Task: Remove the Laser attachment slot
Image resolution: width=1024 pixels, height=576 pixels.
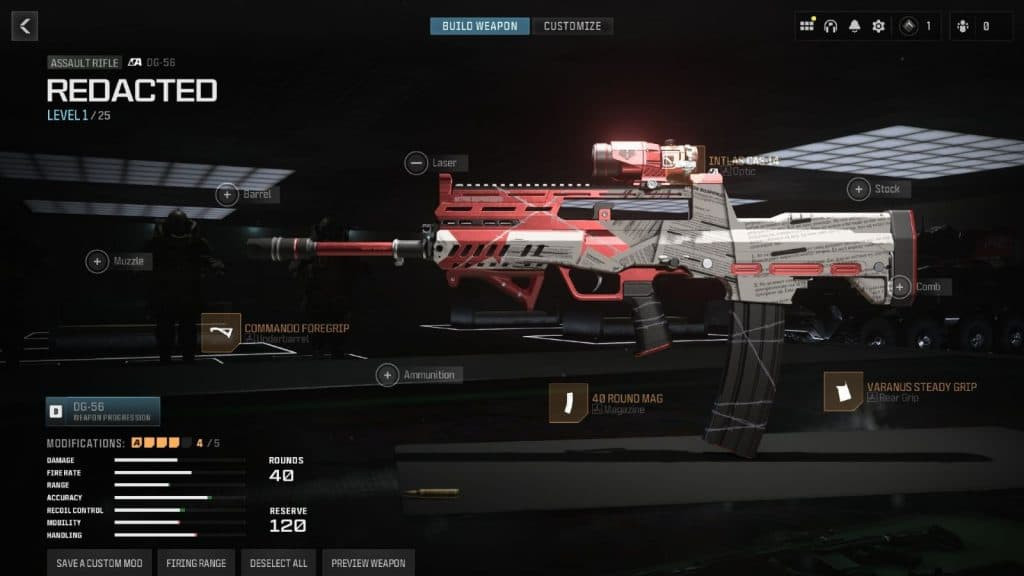Action: tap(416, 162)
